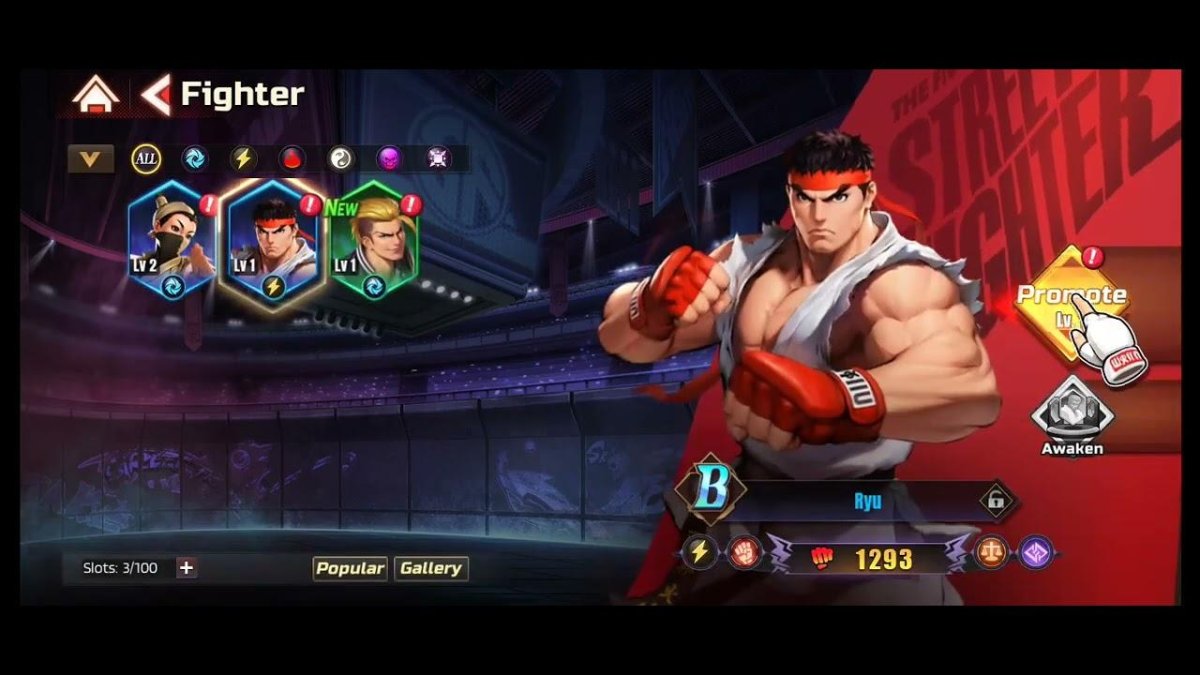Add more fighter slots with plus button

click(186, 568)
